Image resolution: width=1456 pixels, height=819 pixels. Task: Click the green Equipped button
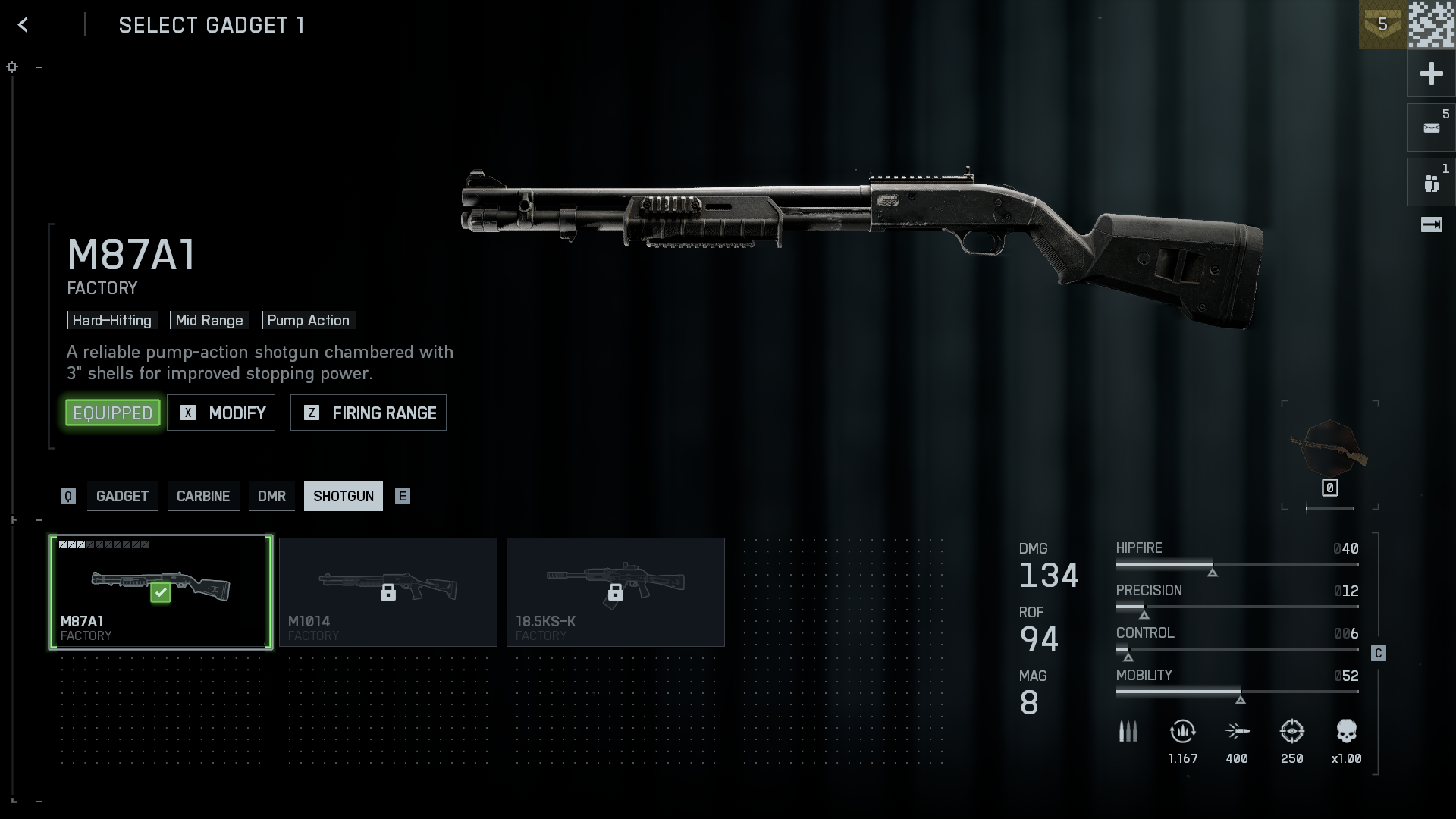click(113, 413)
